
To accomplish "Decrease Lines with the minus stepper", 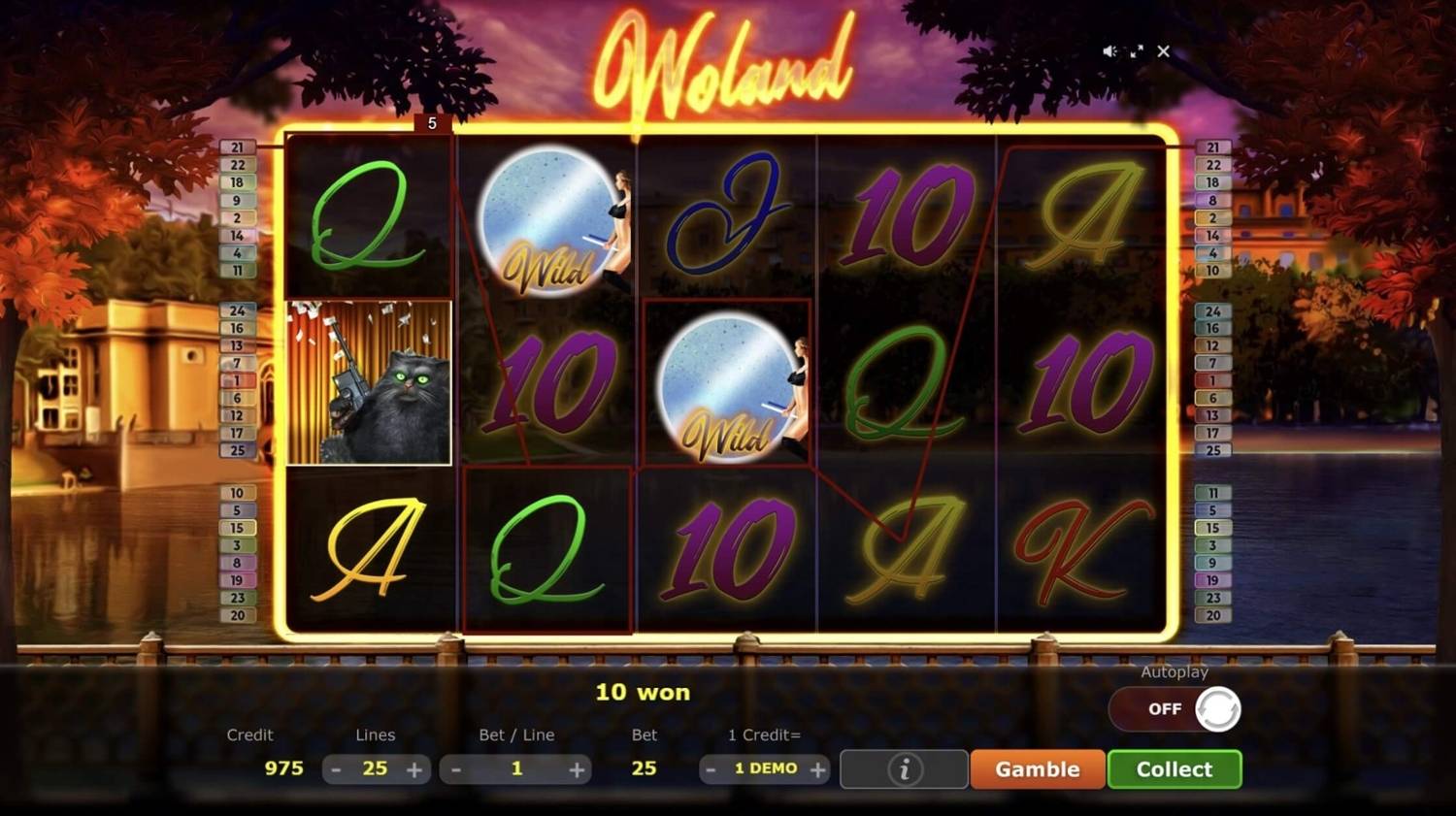I will (x=335, y=768).
